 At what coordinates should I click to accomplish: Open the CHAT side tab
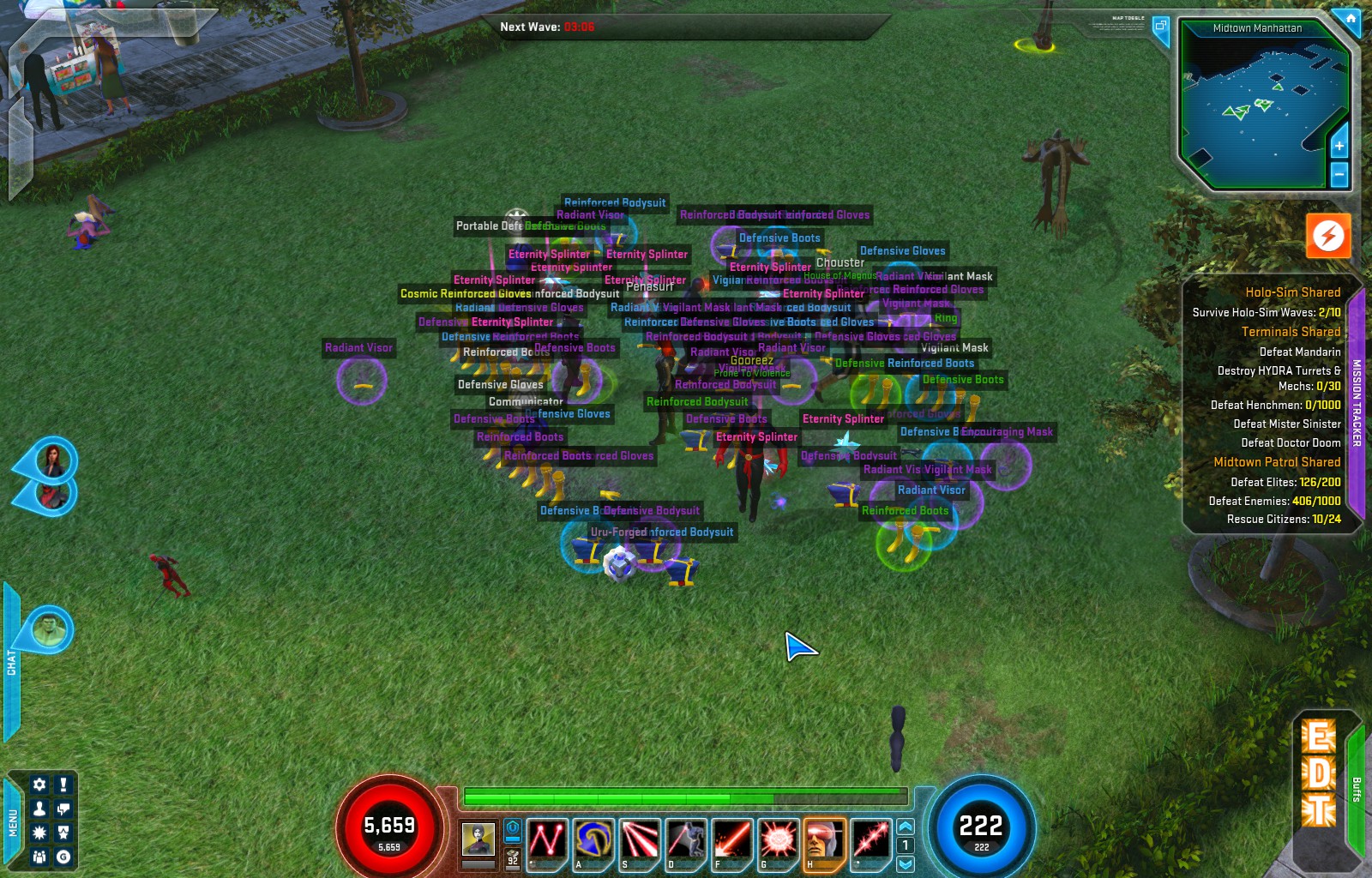click(11, 662)
